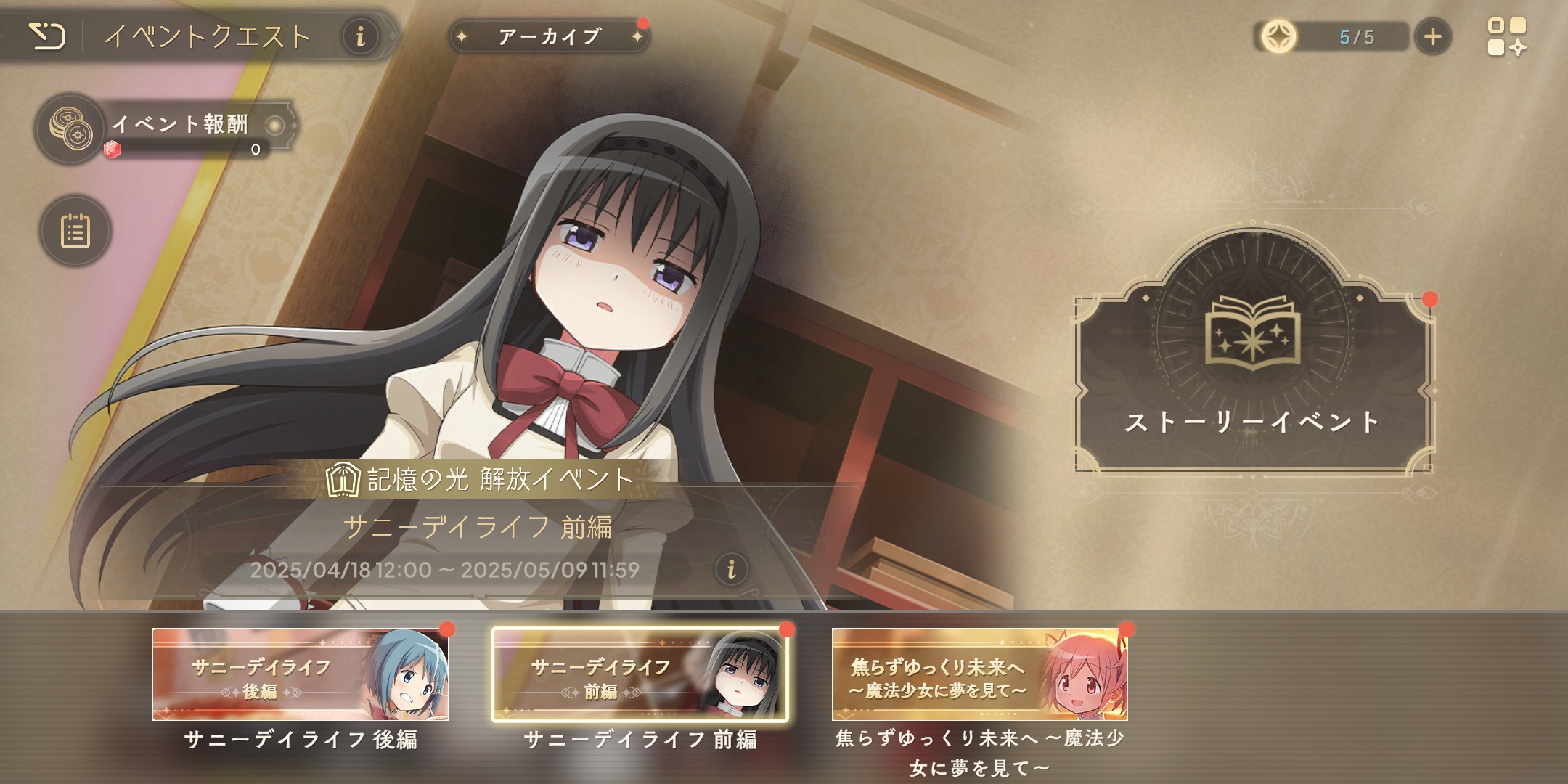Select サニーデイライフ 後編 event banner
1568x784 pixels.
300,674
